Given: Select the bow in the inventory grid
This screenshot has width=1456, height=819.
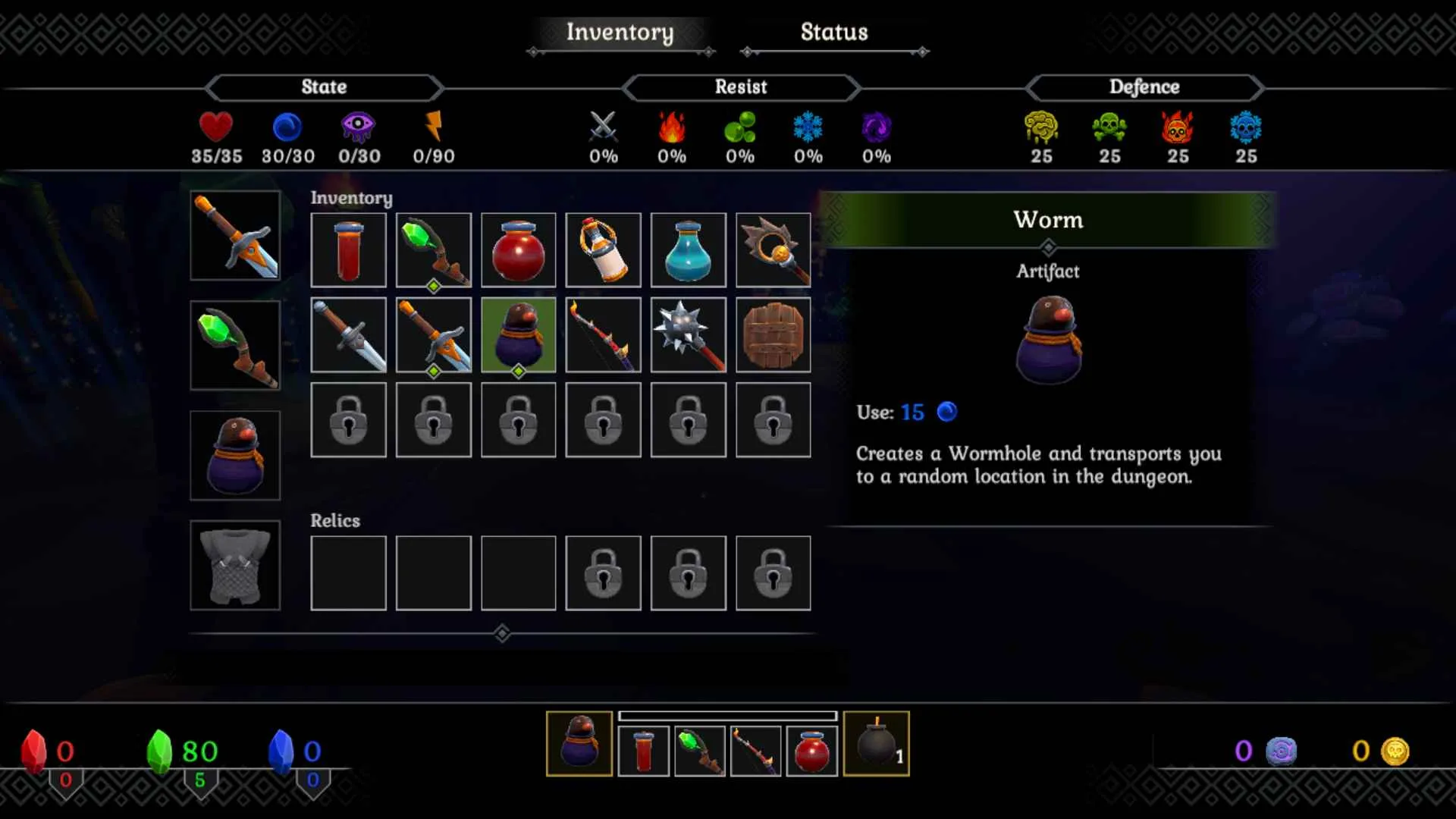Looking at the screenshot, I should [604, 335].
